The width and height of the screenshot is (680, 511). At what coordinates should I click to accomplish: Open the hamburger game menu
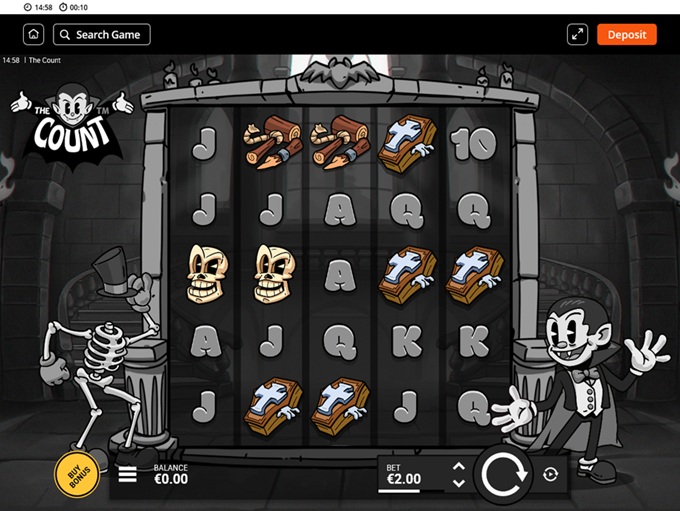(128, 474)
